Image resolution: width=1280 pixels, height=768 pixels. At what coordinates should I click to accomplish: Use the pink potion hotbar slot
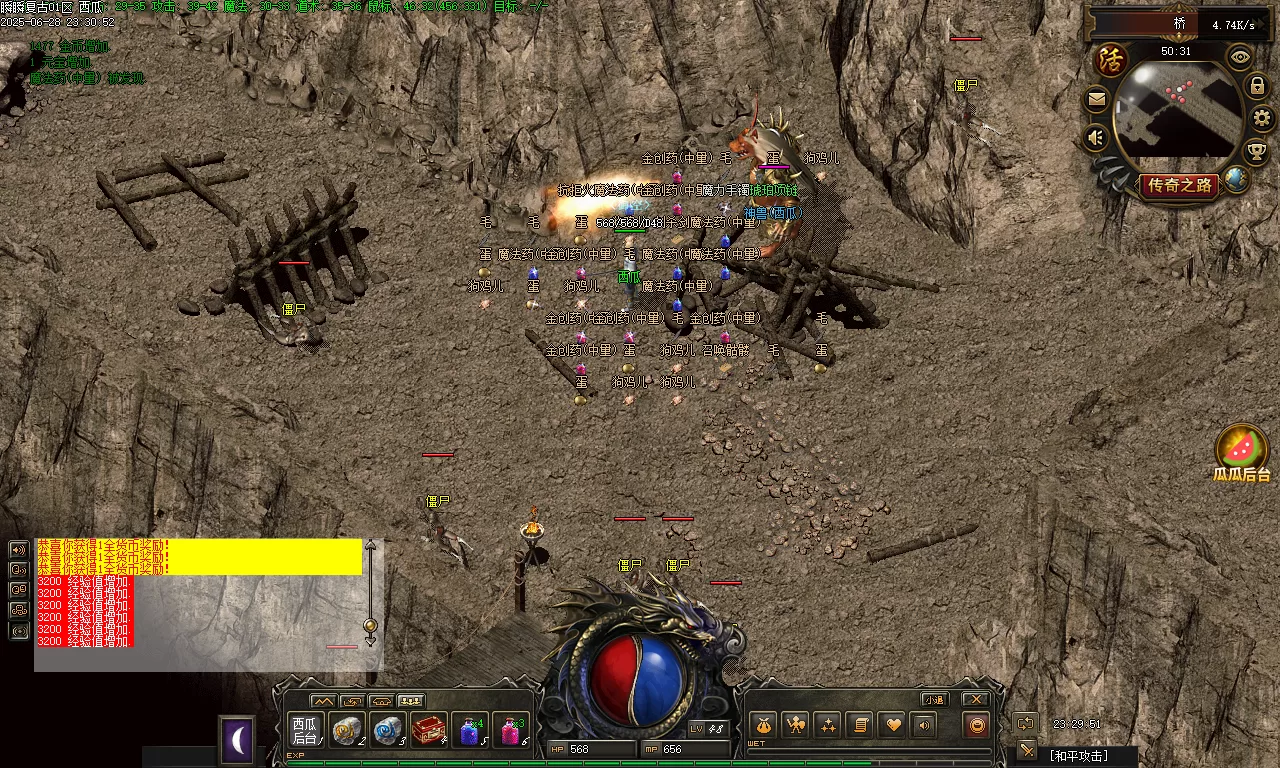(x=511, y=731)
